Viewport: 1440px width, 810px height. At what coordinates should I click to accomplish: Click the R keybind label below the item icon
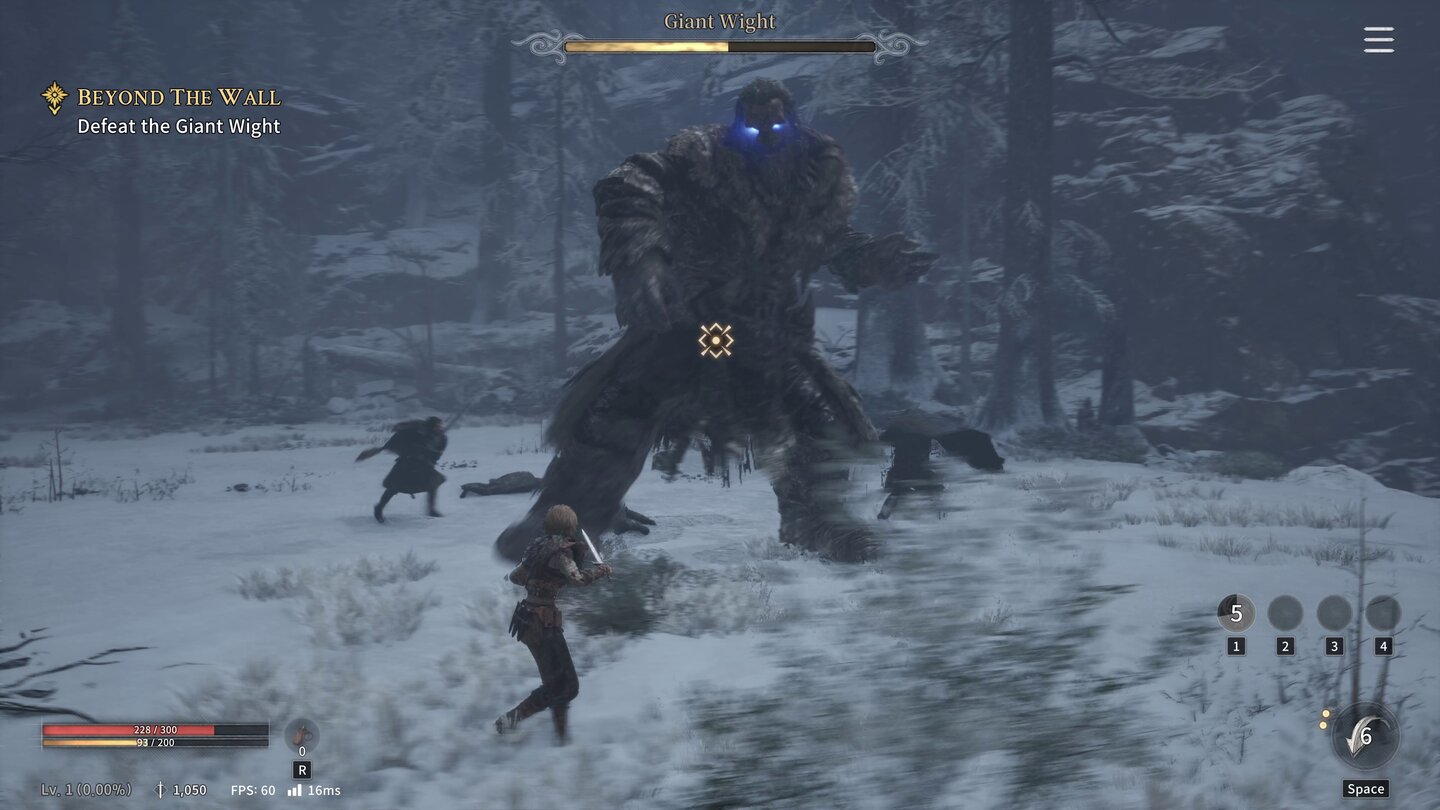click(x=301, y=769)
